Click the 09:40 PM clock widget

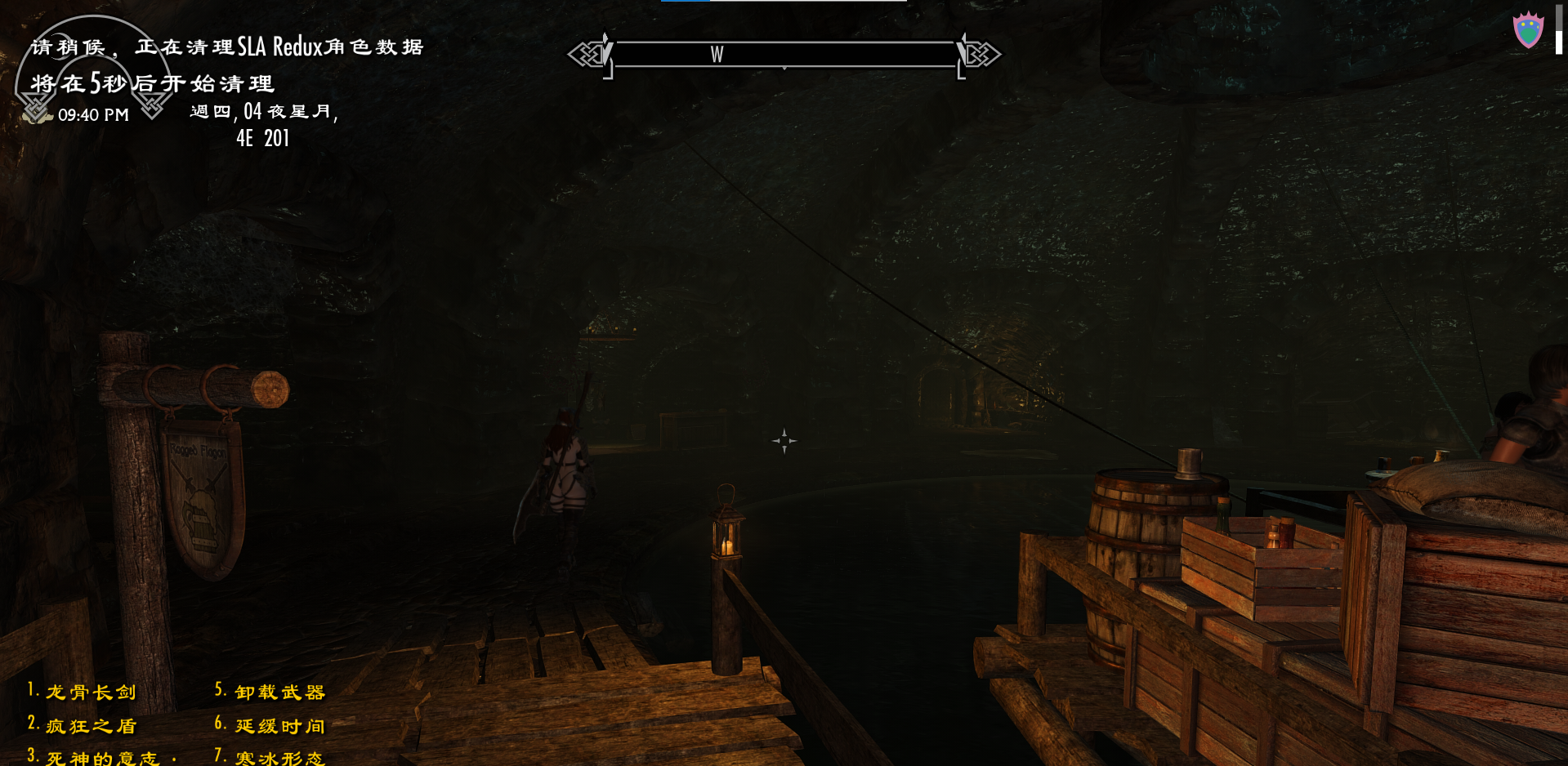[x=92, y=115]
